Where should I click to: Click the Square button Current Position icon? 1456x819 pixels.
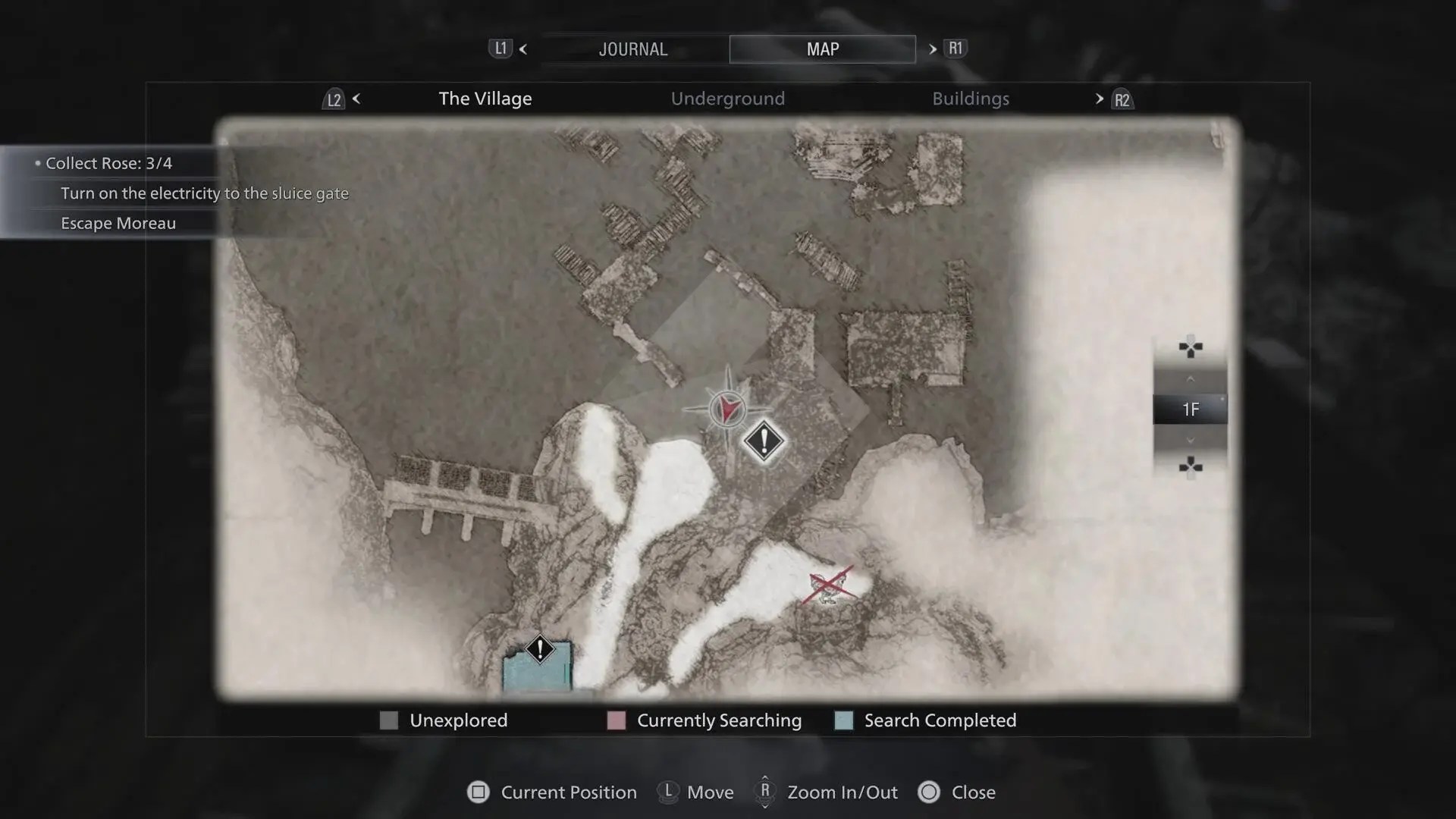pyautogui.click(x=478, y=792)
